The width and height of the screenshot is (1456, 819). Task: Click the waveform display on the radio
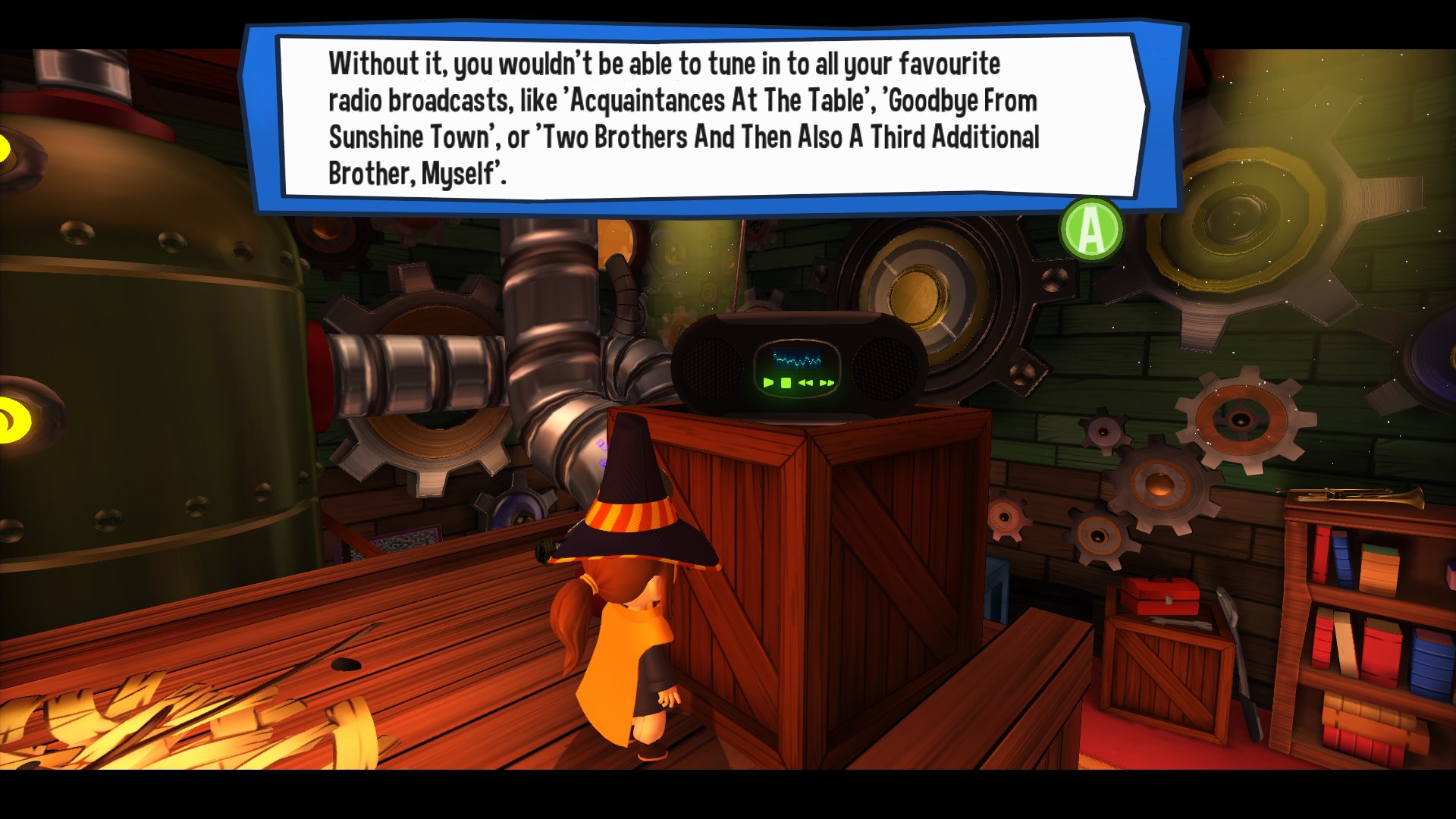[x=798, y=359]
